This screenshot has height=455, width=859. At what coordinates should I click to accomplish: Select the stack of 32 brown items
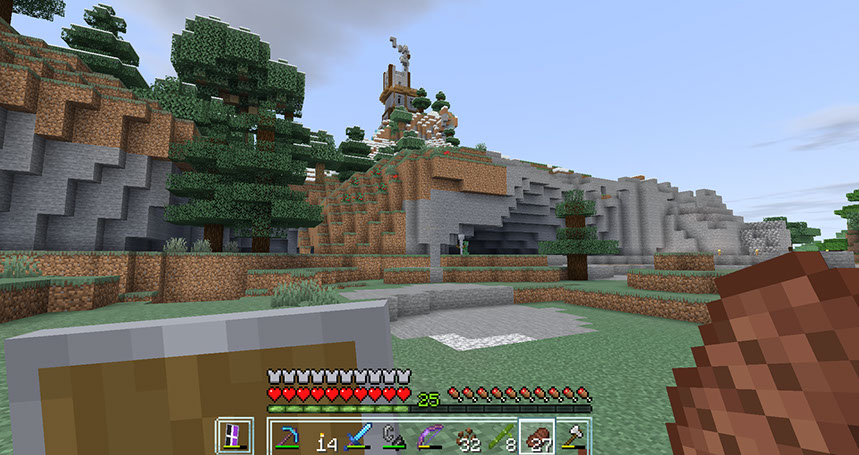[x=465, y=437]
